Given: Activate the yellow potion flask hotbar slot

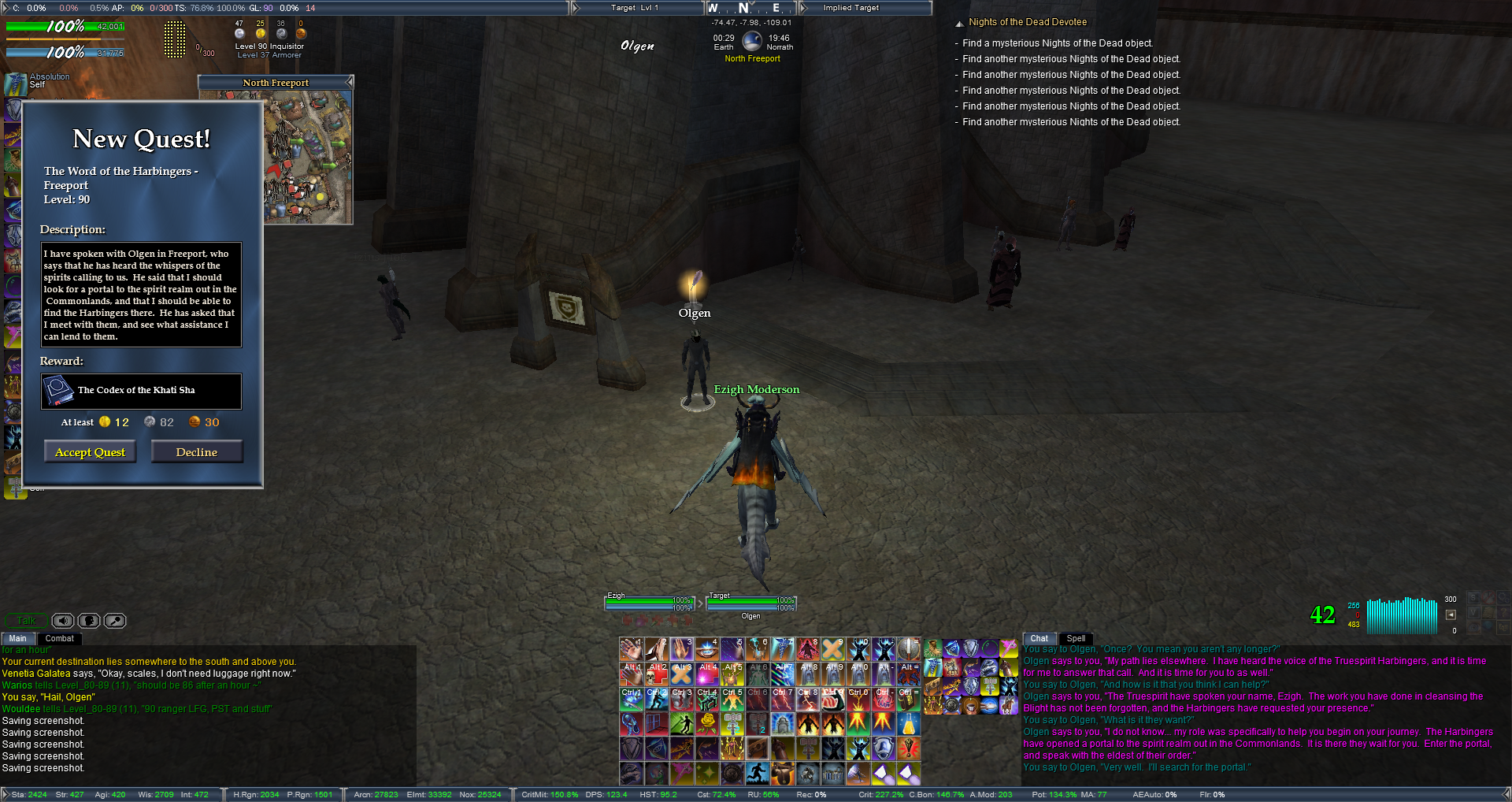Looking at the screenshot, I should click(x=909, y=723).
